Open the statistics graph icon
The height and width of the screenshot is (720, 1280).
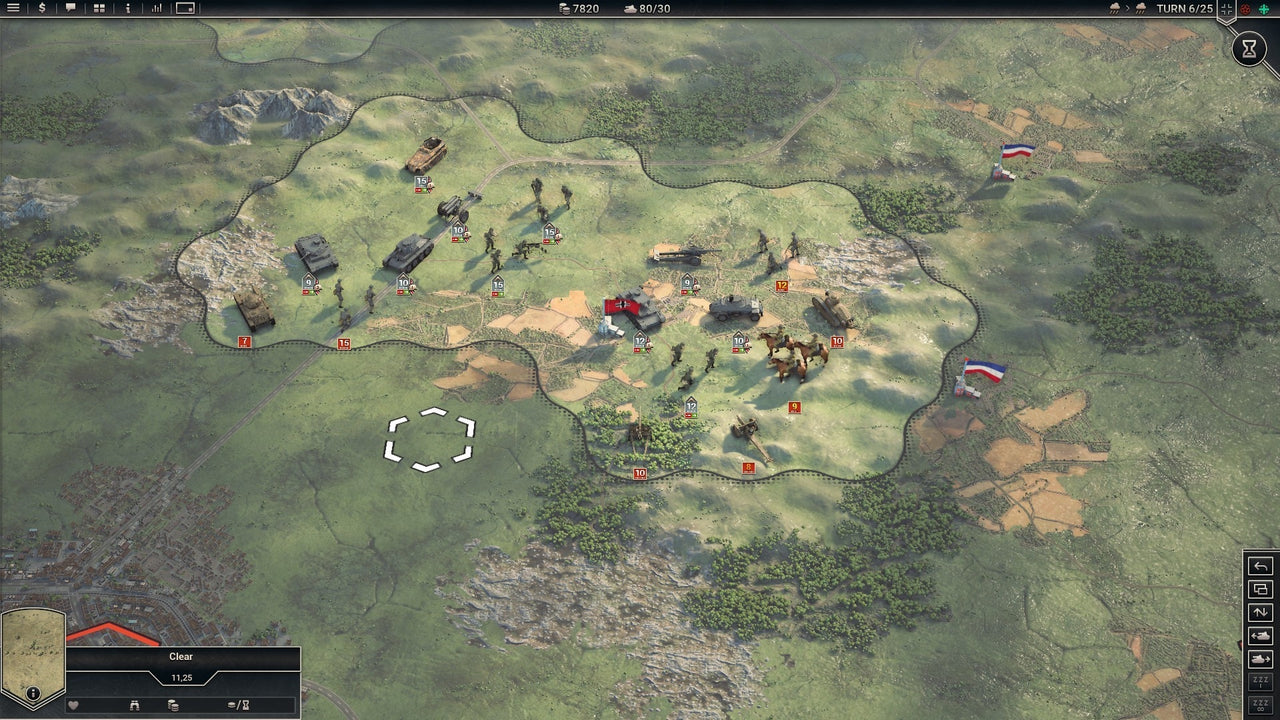[157, 9]
